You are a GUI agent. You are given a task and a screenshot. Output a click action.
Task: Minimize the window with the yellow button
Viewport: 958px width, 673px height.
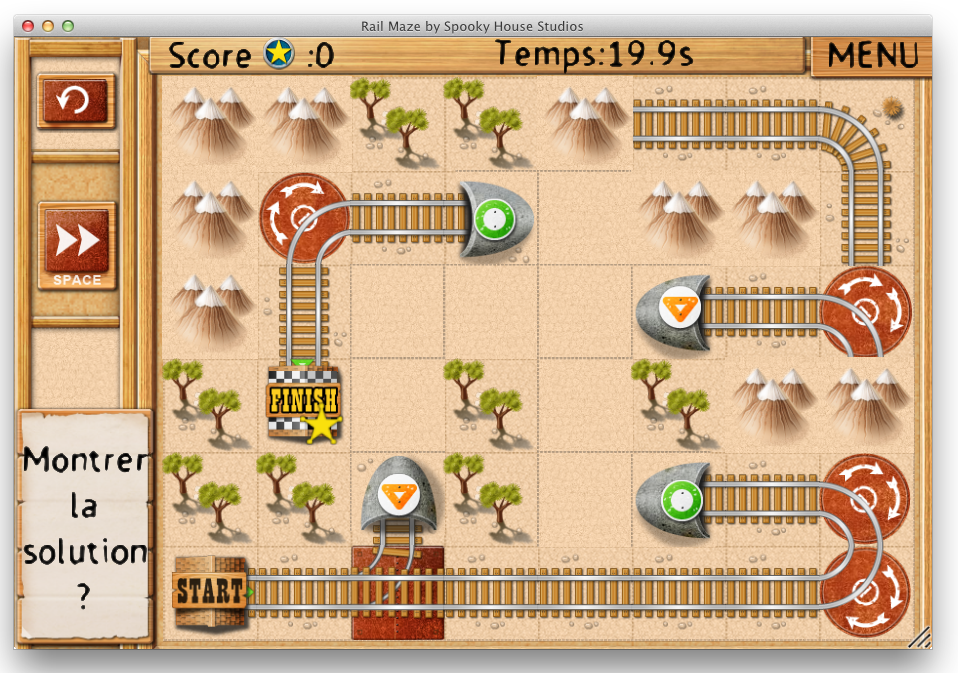(48, 26)
